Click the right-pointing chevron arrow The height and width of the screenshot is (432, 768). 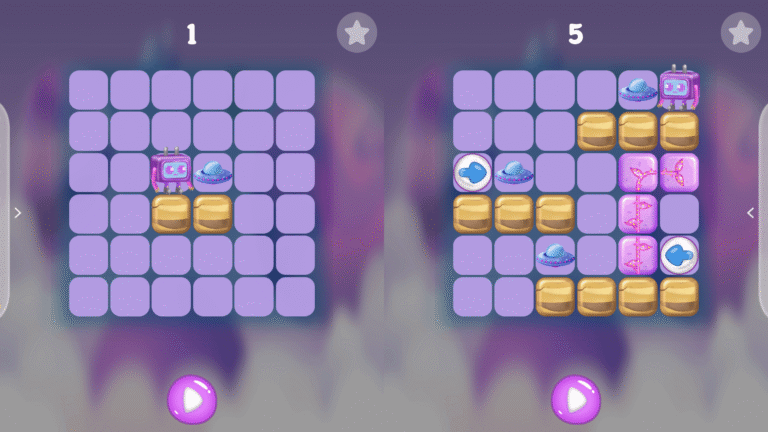pos(16,212)
